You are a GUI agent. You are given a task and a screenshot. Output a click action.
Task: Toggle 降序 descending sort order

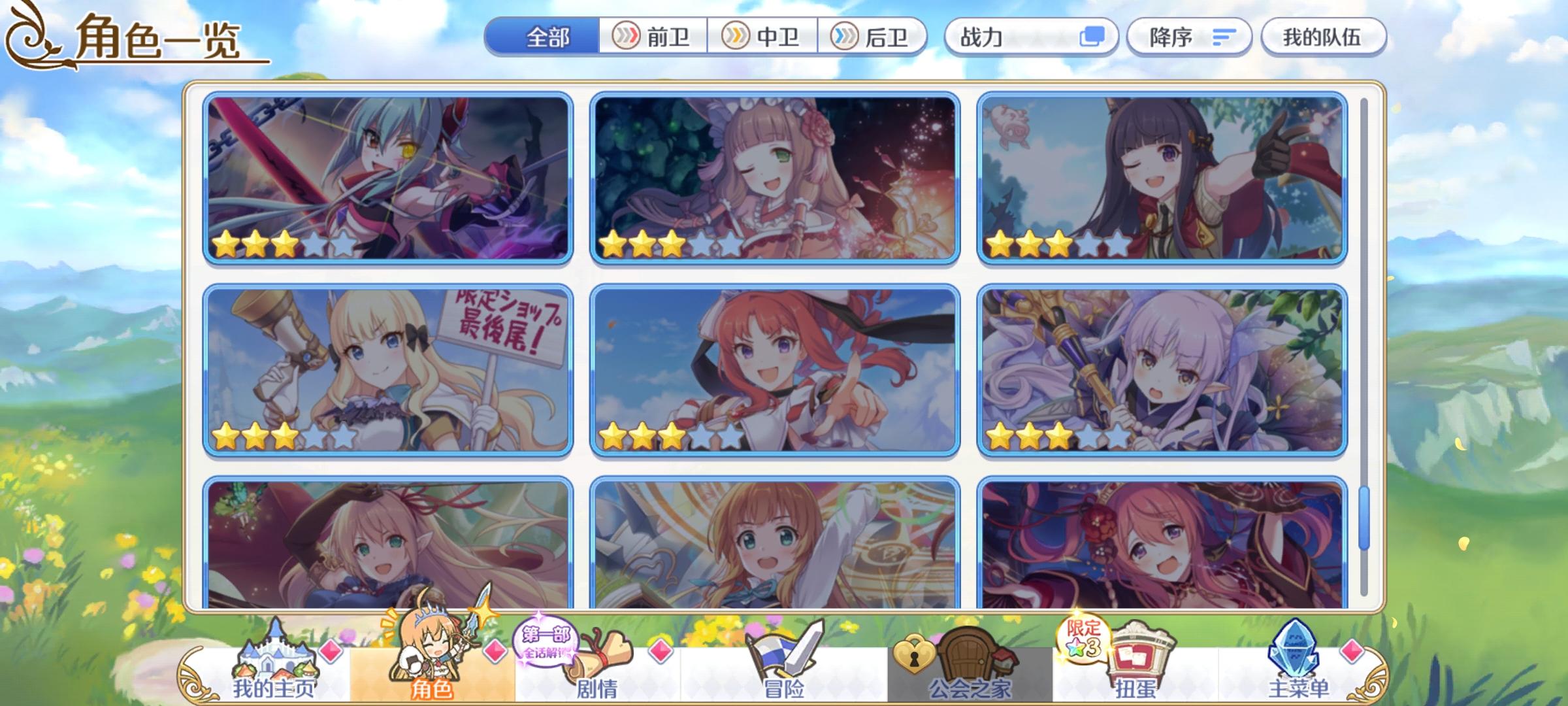click(x=1189, y=37)
